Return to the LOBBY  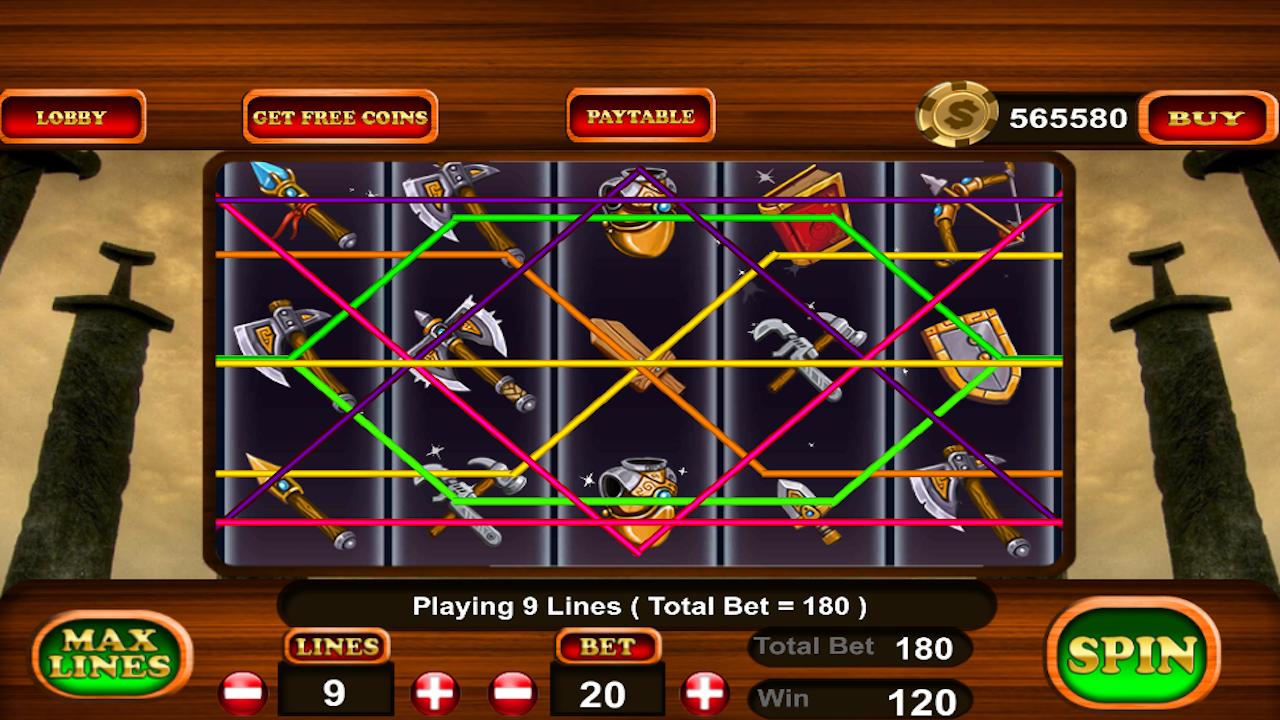[x=74, y=117]
